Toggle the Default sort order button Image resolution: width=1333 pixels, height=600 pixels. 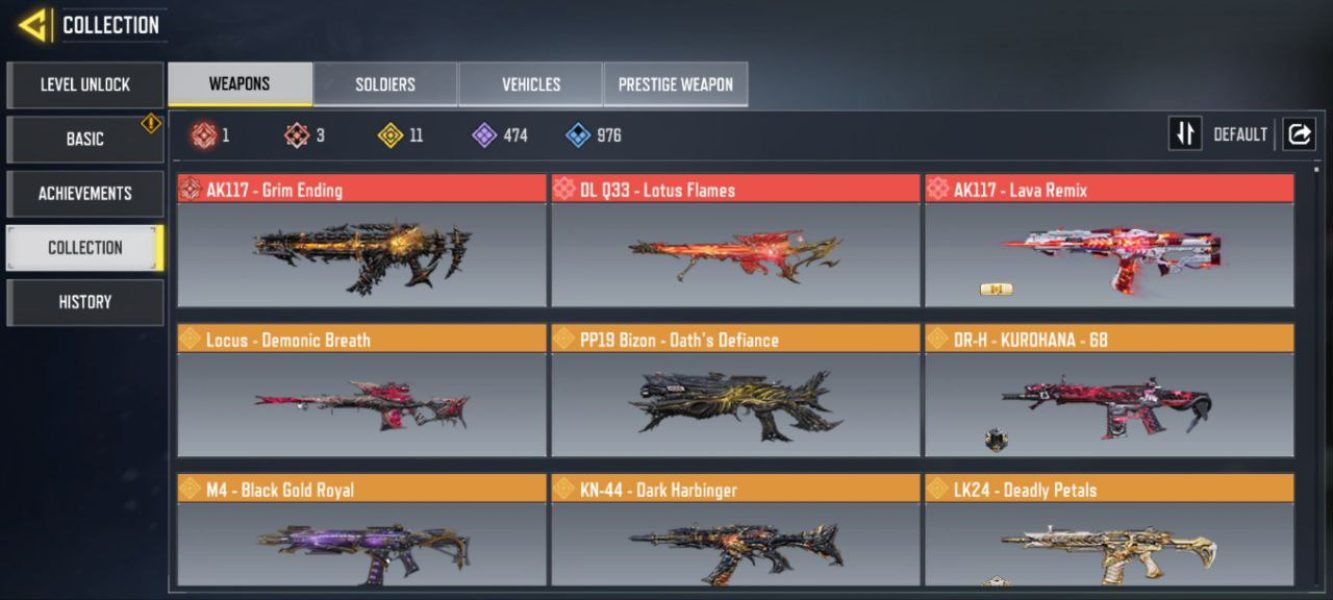click(1185, 134)
